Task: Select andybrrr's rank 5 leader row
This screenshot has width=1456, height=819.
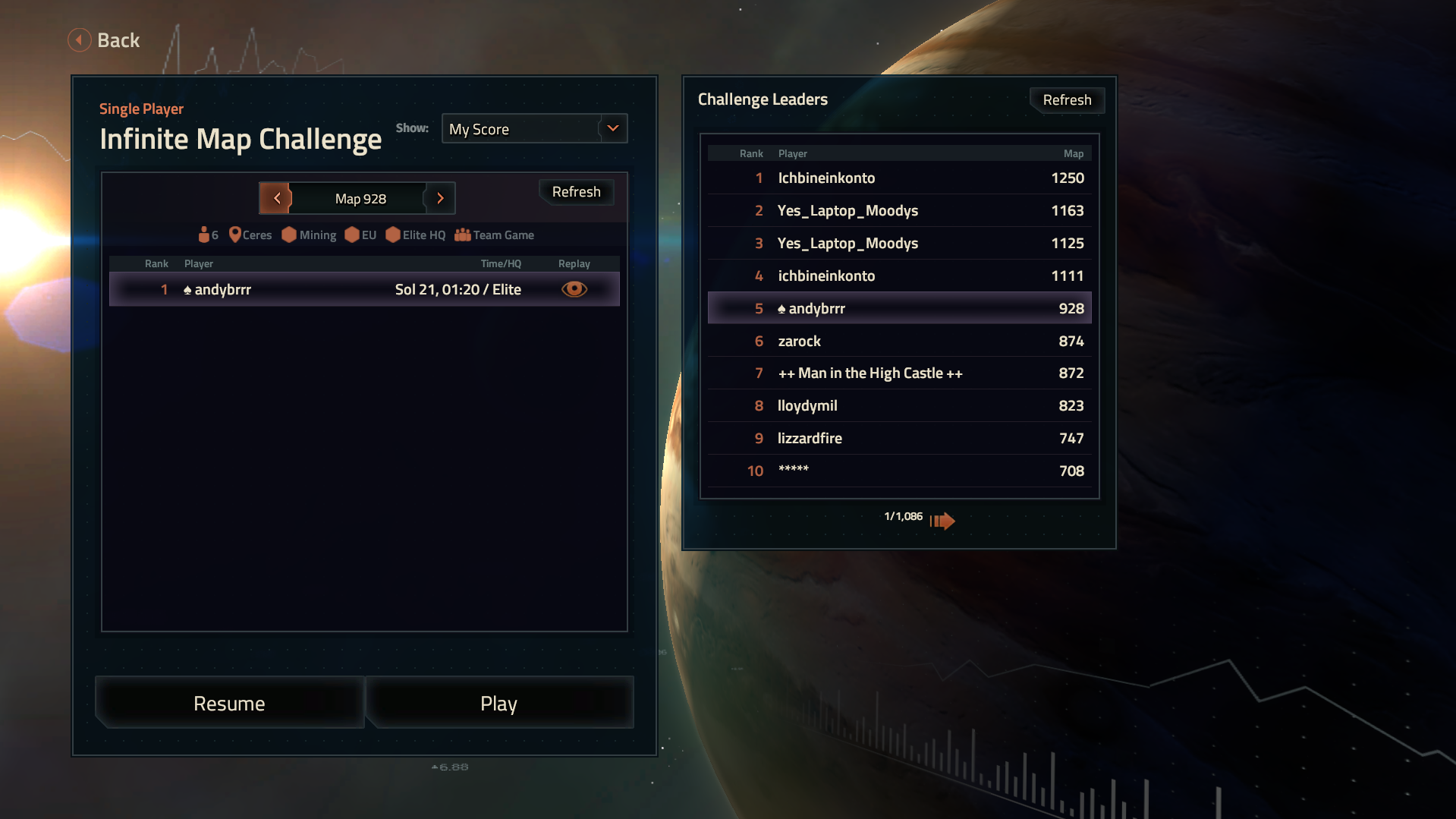Action: tap(899, 309)
